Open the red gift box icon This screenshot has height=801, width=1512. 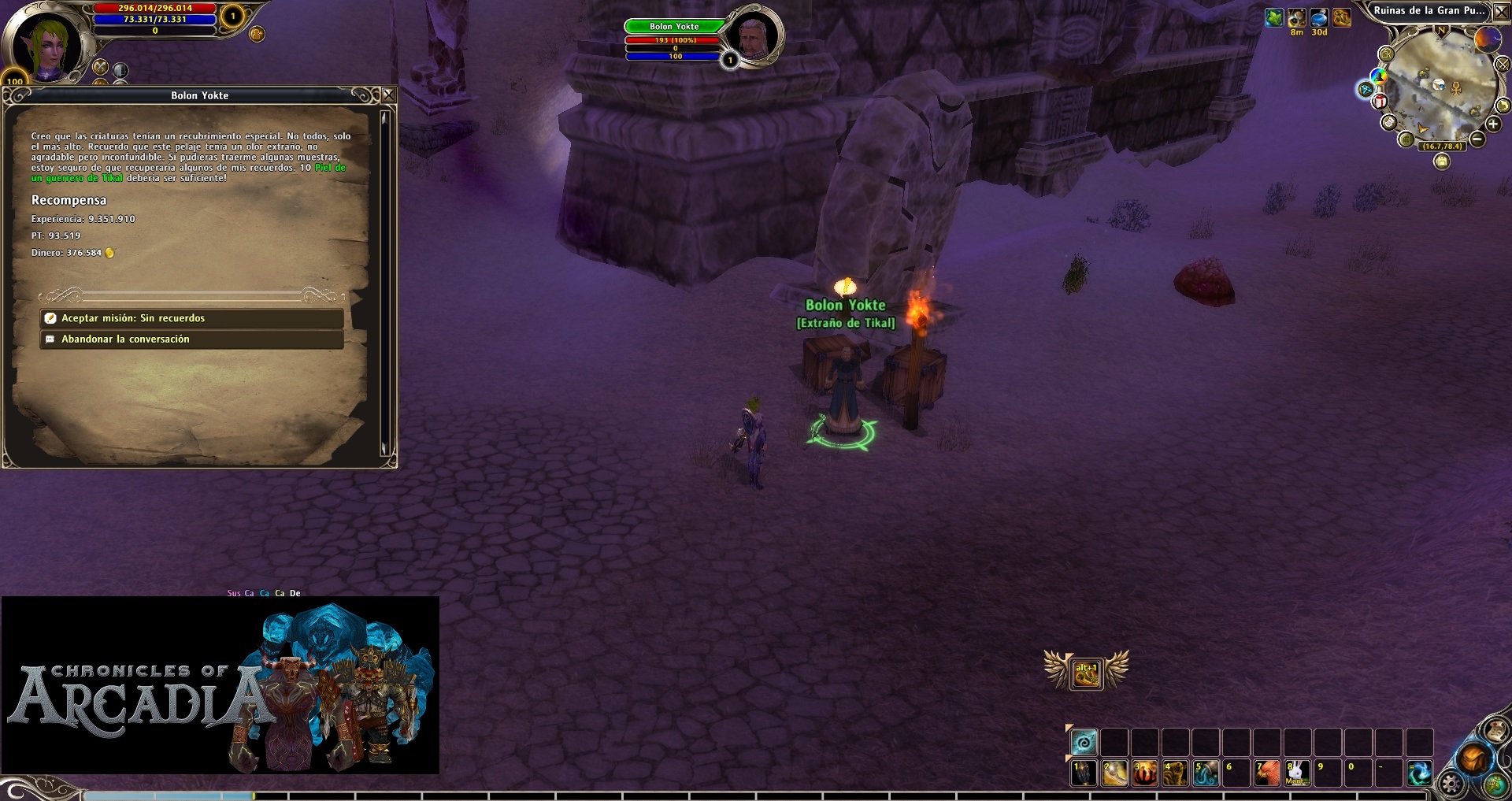pyautogui.click(x=1380, y=102)
